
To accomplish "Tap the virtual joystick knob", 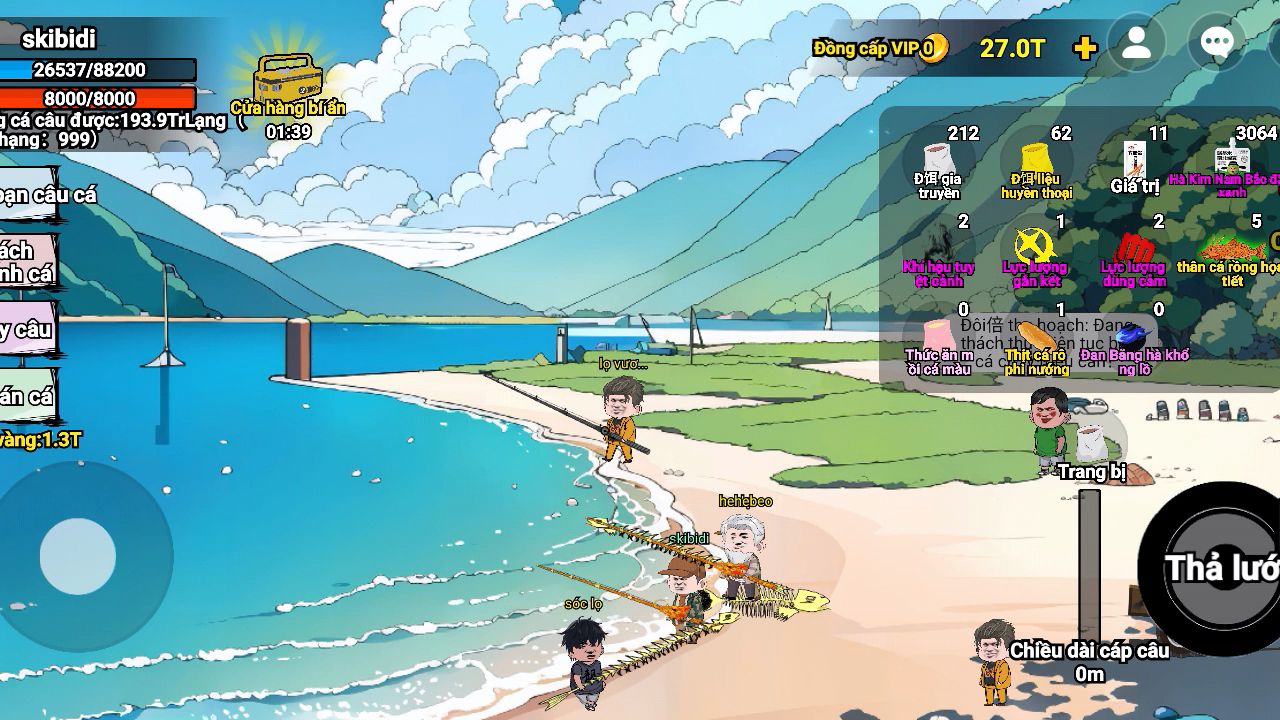I will [x=78, y=556].
